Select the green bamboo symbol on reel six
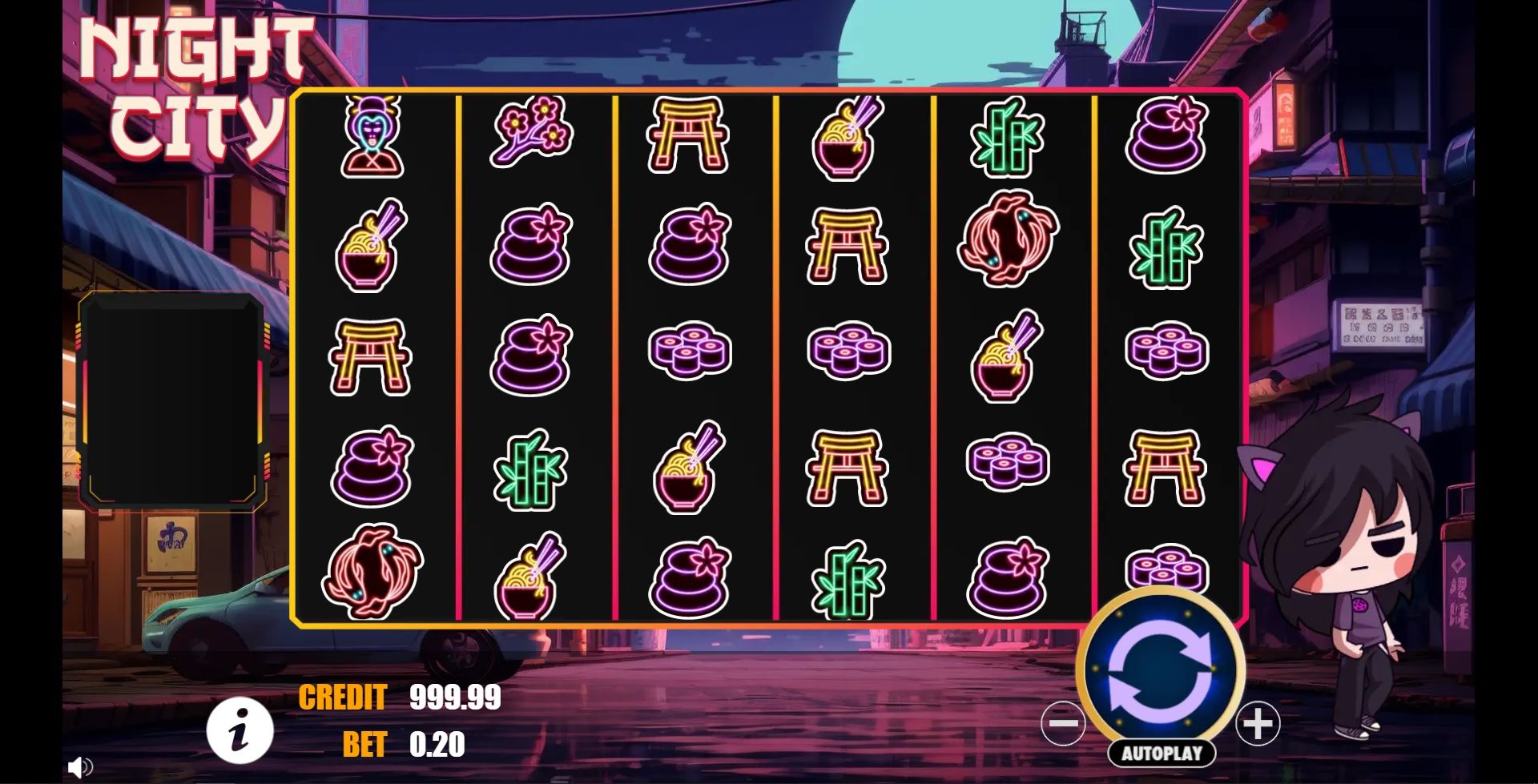Screen dimensions: 1538x784 1166,248
